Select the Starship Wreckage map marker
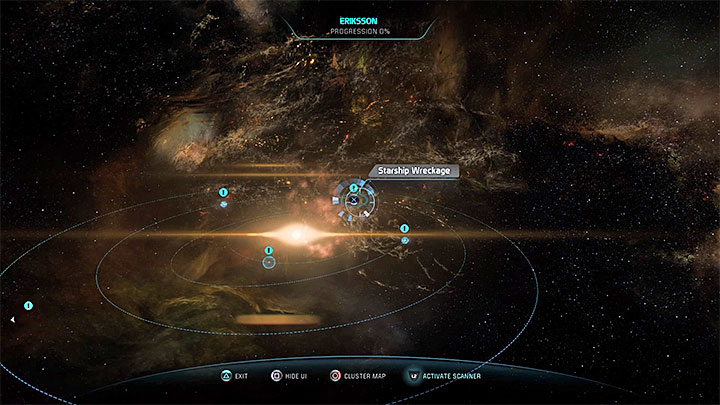 pos(353,199)
